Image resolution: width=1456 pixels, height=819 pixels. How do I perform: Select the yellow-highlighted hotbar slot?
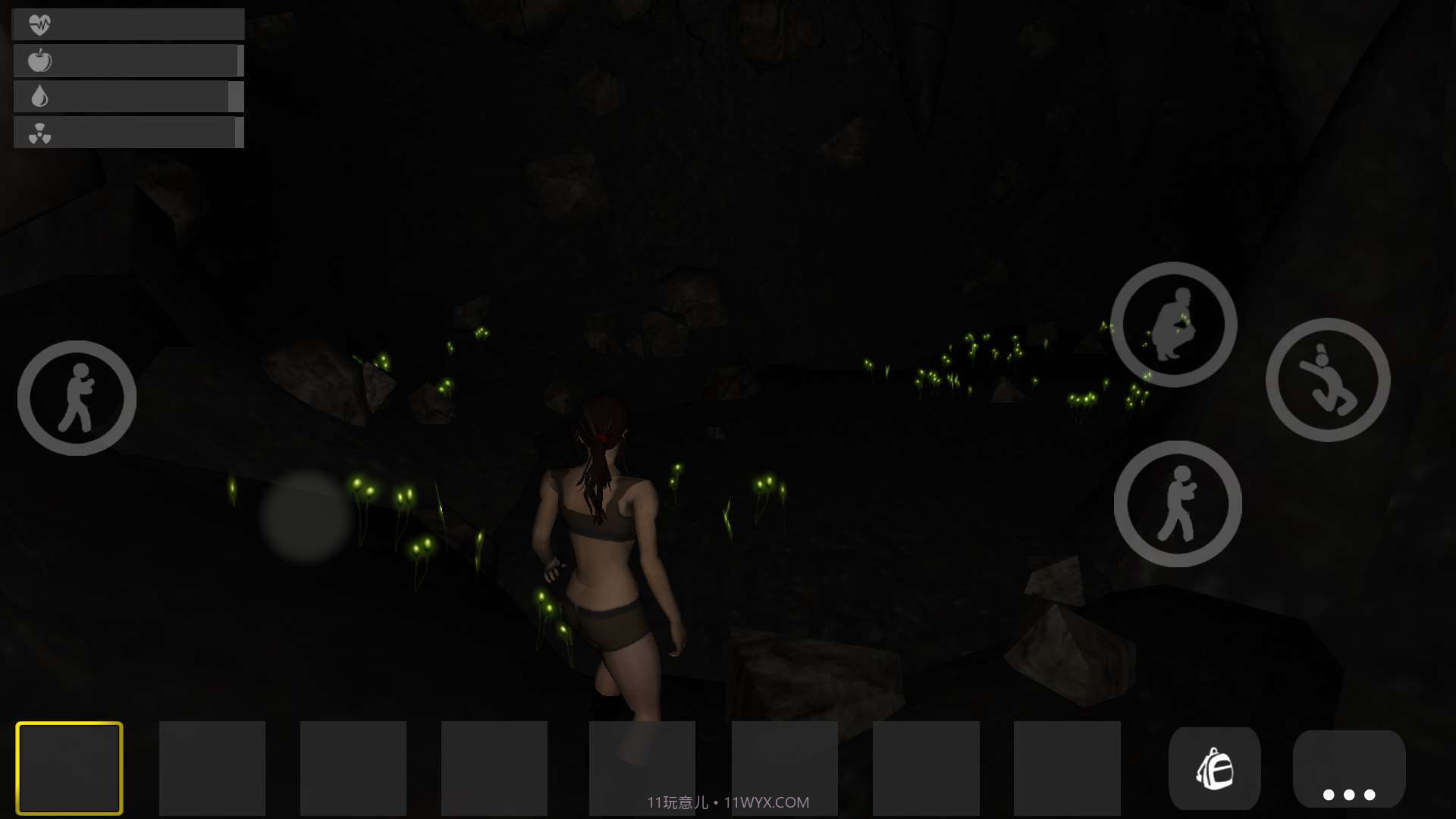(x=69, y=767)
